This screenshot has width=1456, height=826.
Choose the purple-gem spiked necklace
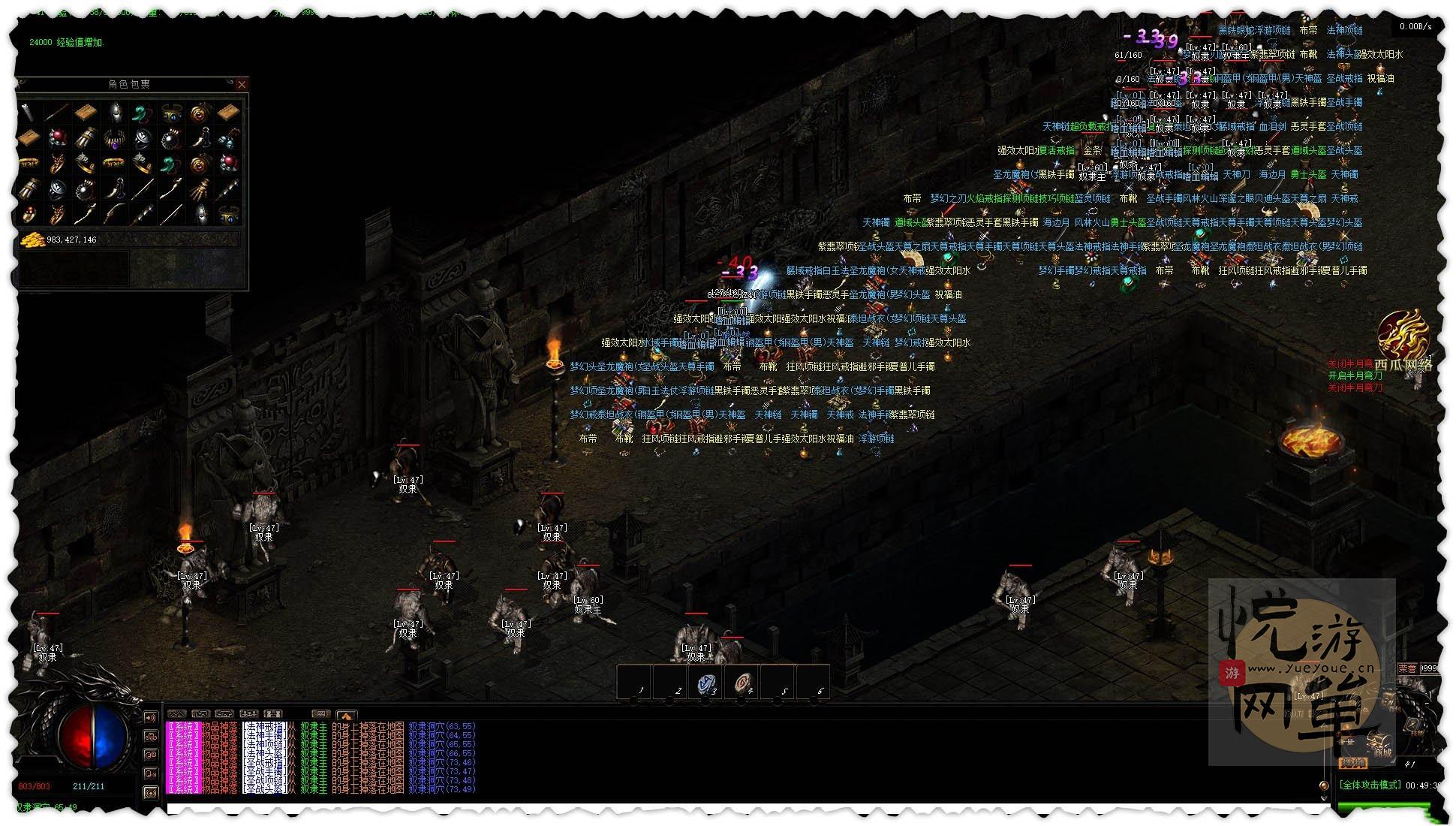(115, 138)
